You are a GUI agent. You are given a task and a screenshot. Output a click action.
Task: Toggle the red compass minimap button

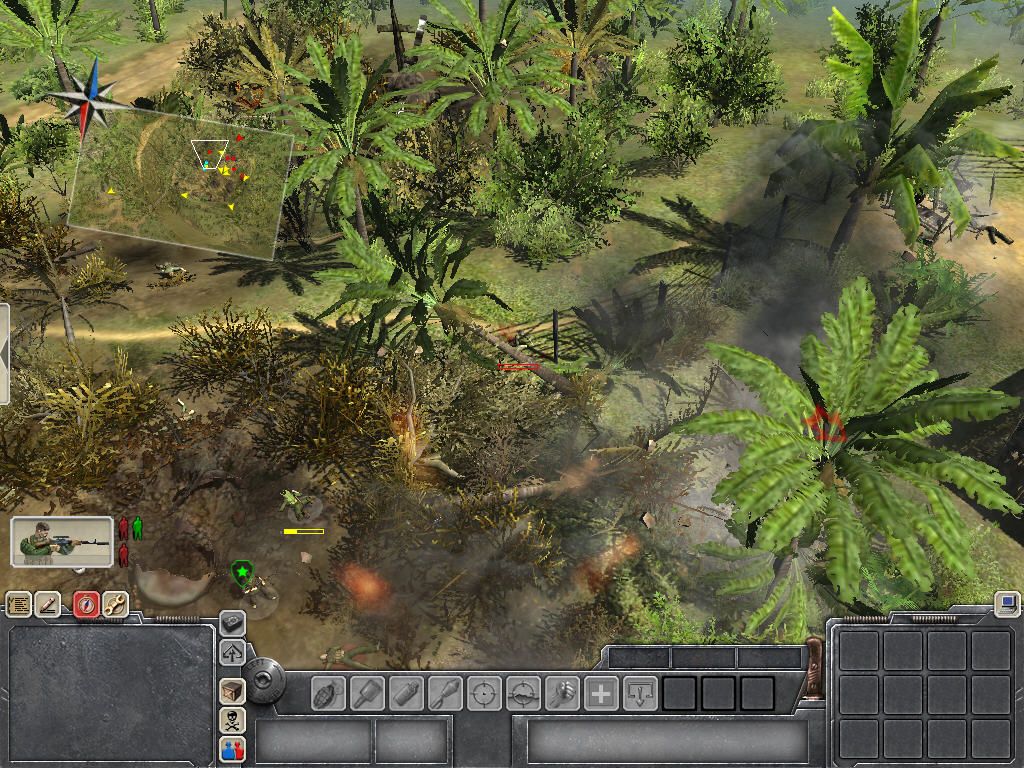tap(86, 604)
